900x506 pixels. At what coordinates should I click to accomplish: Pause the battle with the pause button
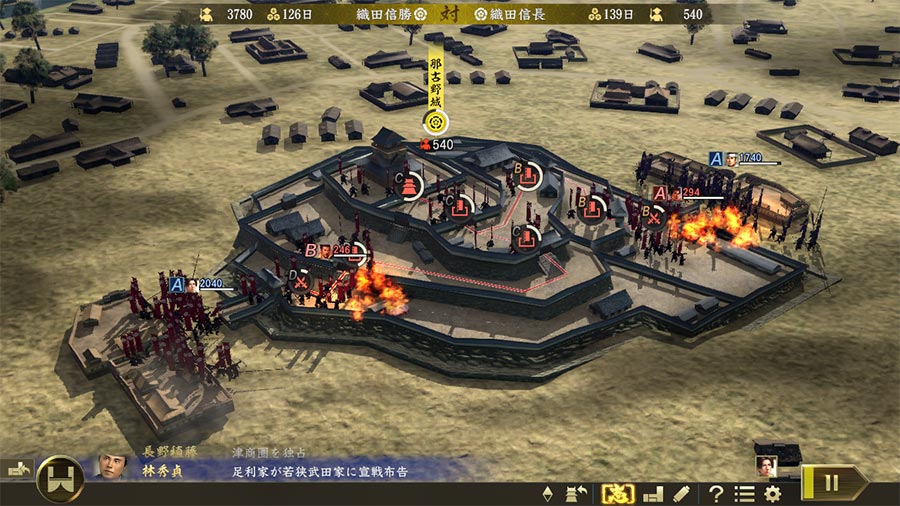click(833, 482)
